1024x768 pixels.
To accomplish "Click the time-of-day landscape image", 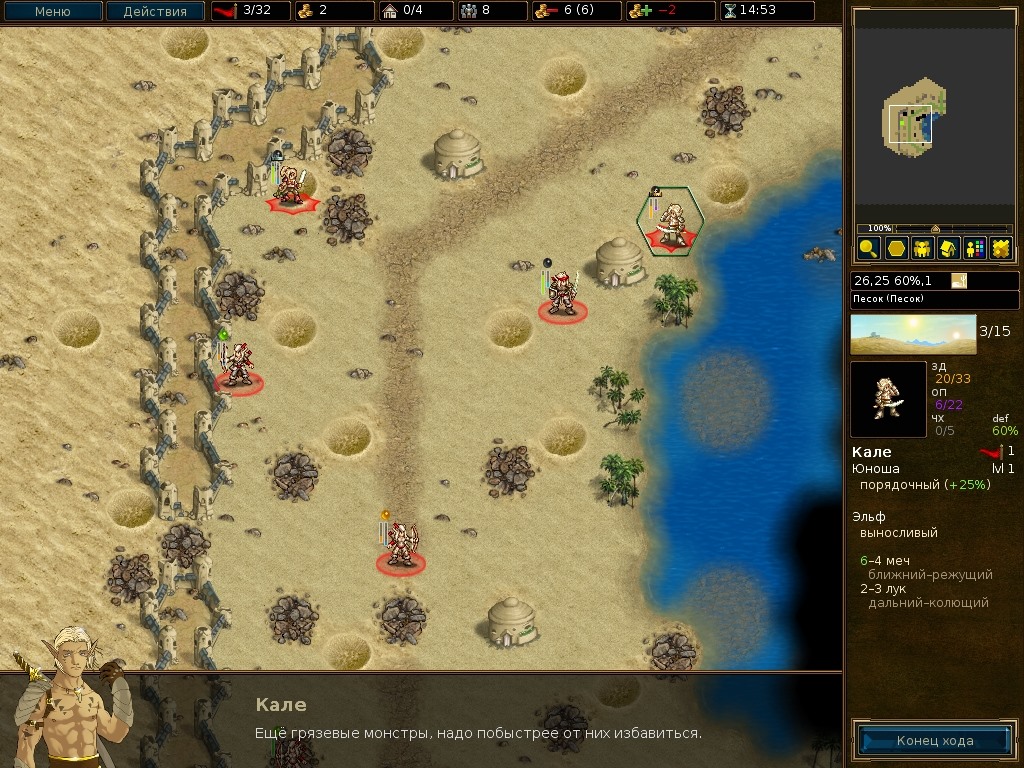I will (913, 334).
